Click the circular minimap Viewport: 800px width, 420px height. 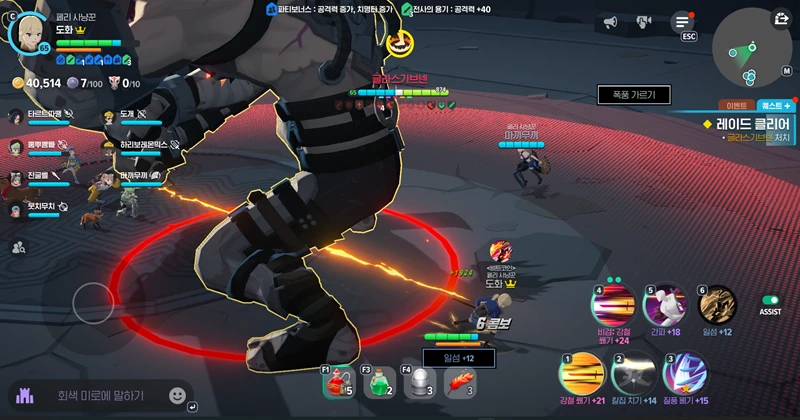click(747, 52)
